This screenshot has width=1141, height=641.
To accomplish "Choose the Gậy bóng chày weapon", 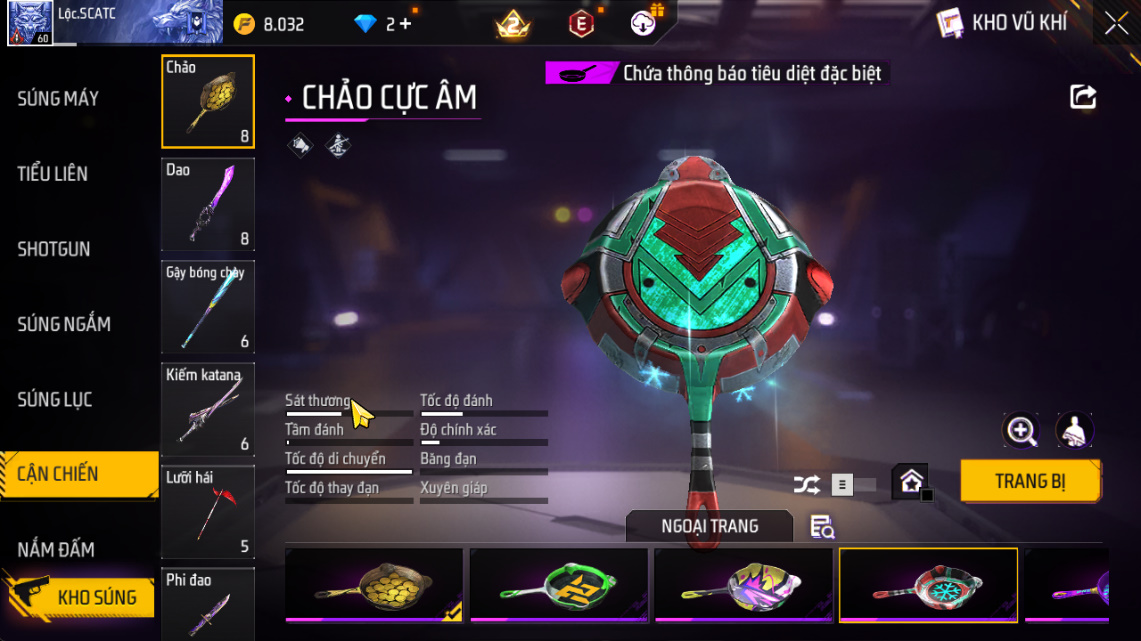I will point(208,307).
